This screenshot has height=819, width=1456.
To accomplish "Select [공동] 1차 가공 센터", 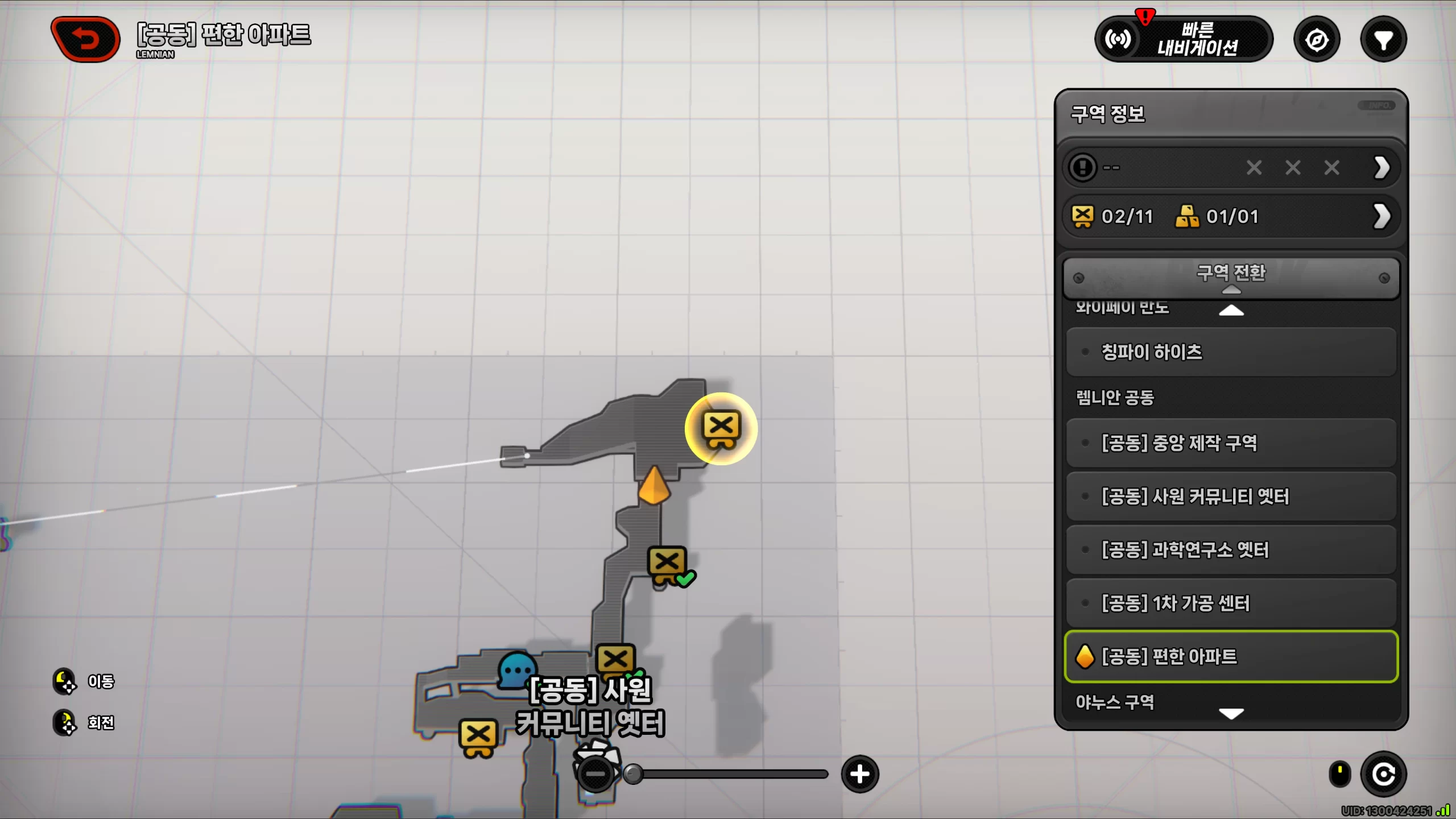I will 1231,603.
